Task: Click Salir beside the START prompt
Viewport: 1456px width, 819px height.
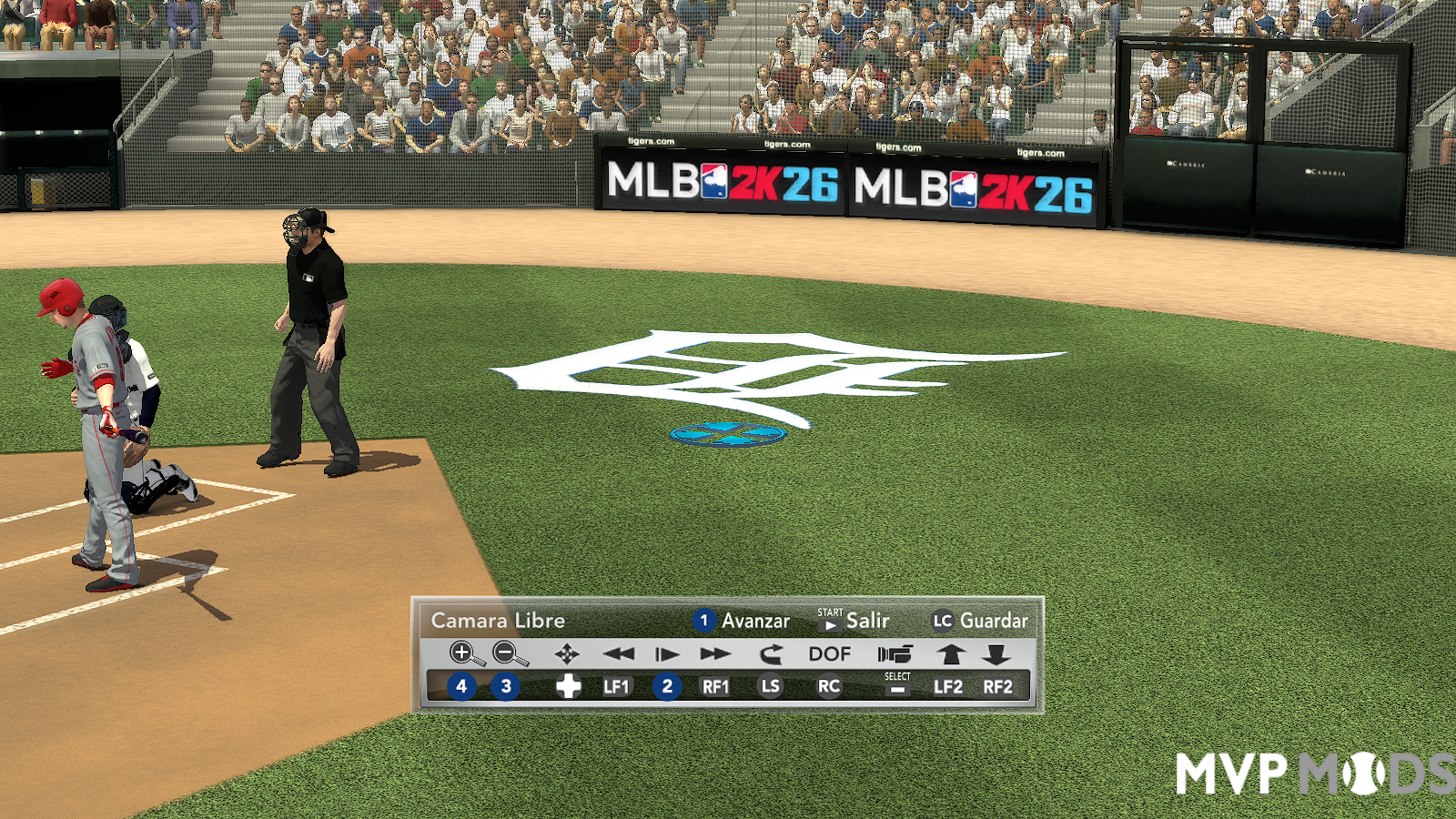Action: [867, 621]
